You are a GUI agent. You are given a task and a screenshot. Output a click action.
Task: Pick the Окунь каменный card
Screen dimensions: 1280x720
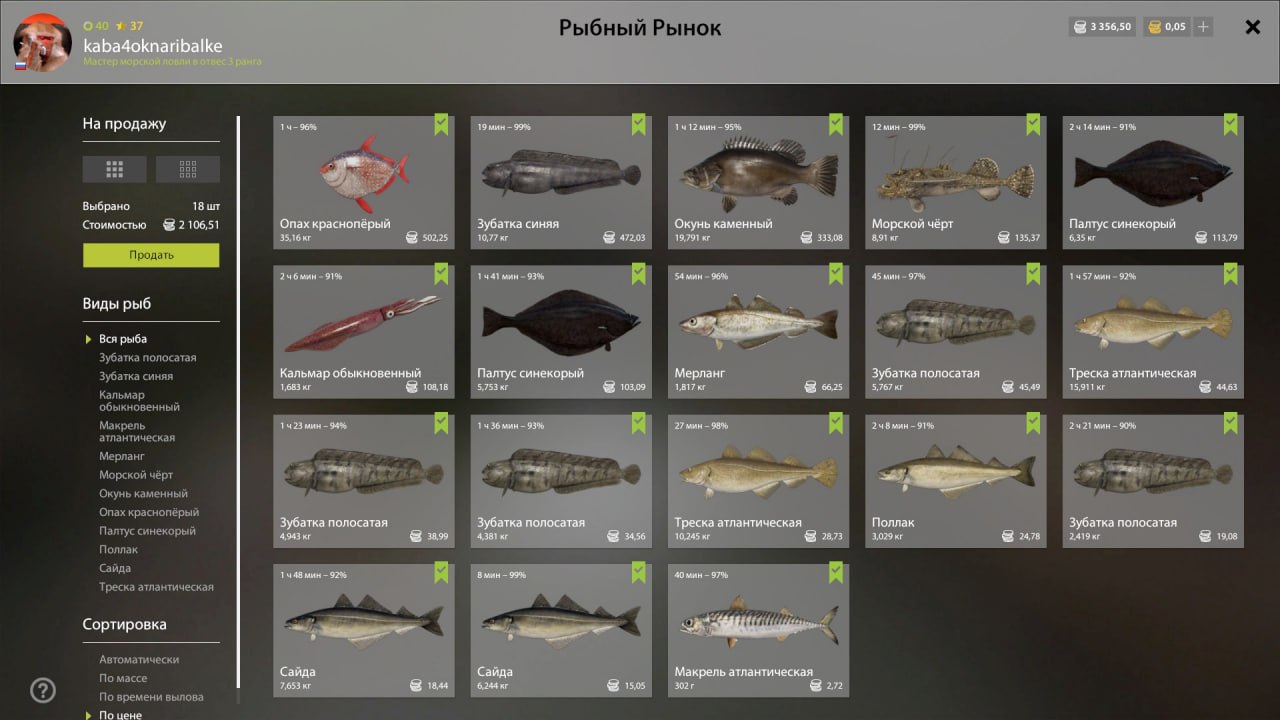[x=757, y=182]
